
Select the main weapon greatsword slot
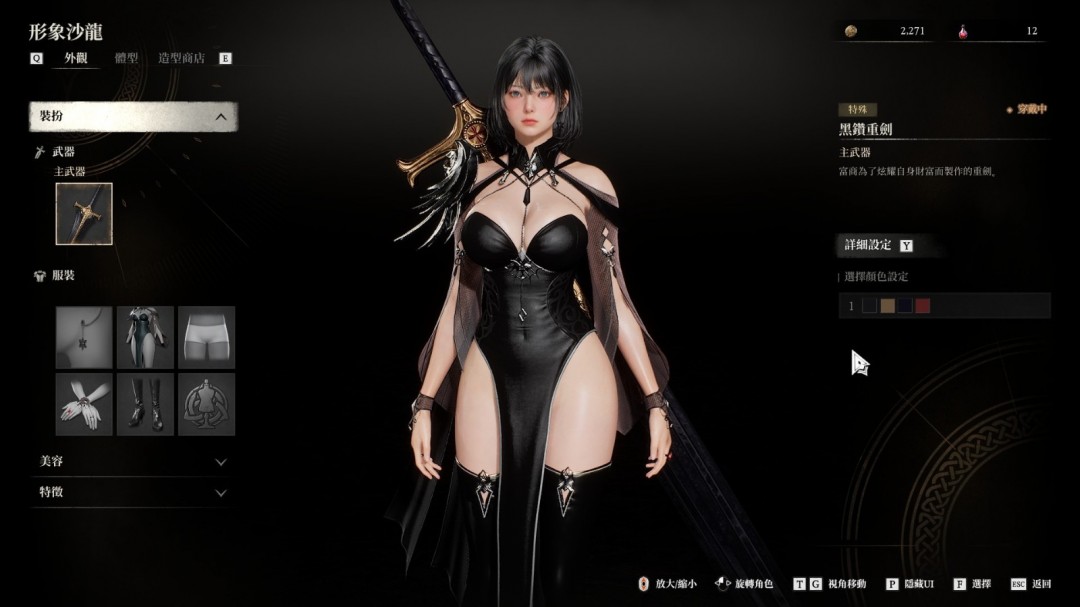tap(84, 214)
